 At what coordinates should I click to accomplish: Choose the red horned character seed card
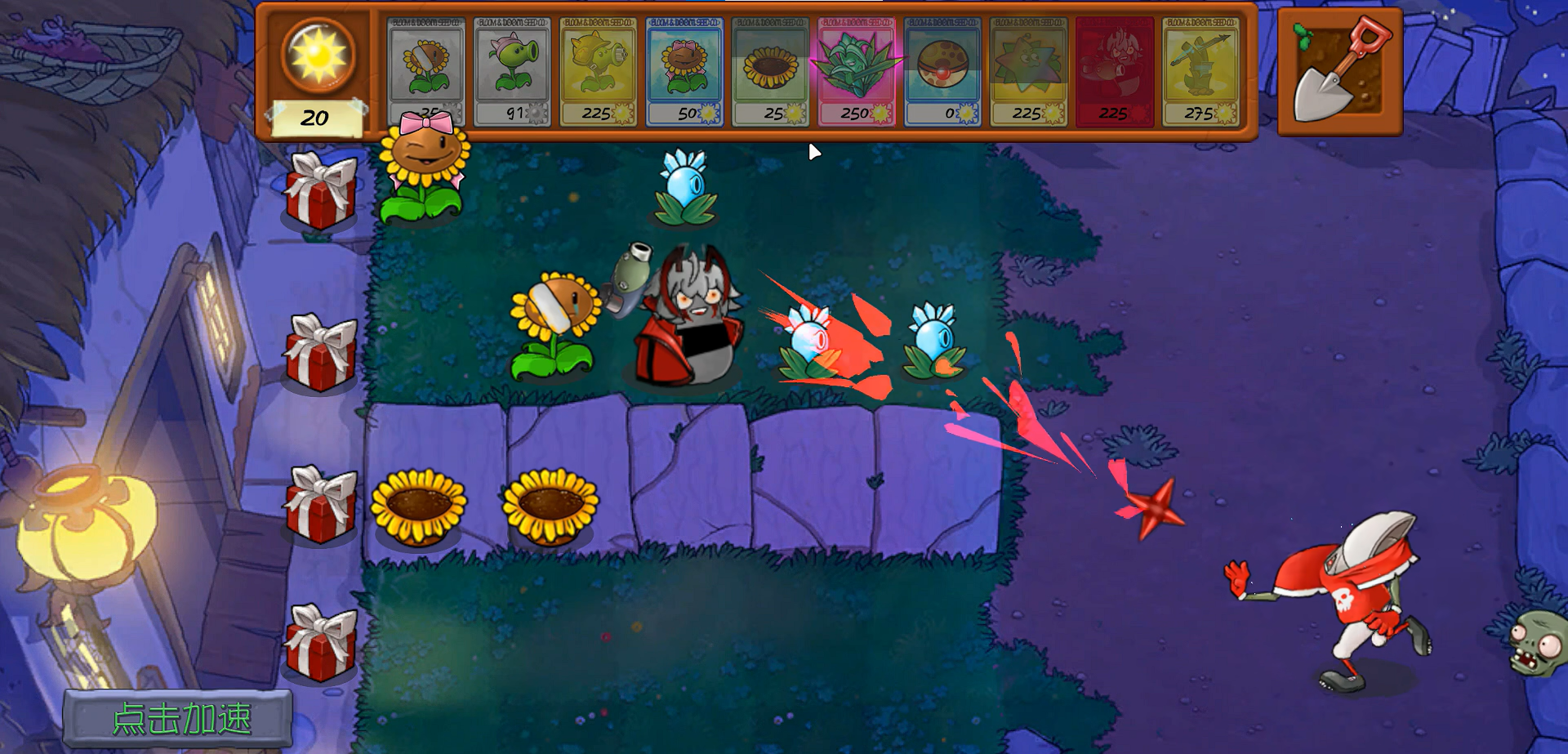1114,71
